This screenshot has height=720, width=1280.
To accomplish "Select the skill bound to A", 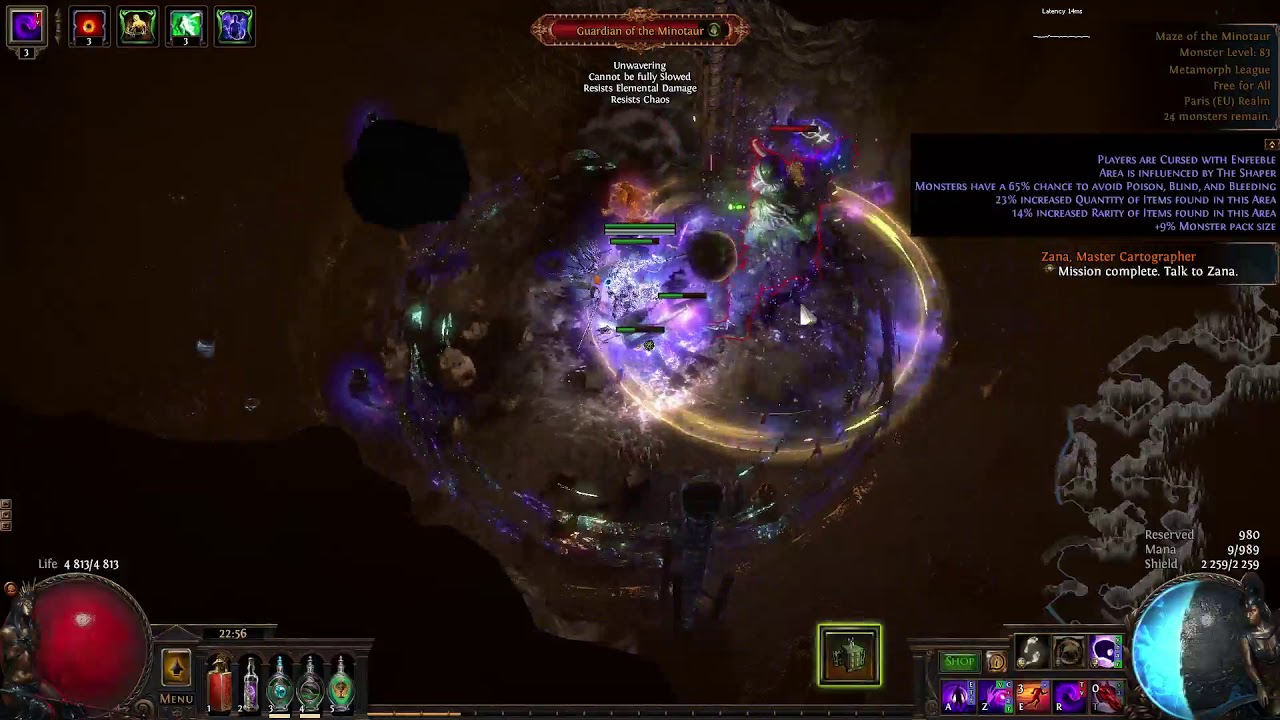I will coord(957,697).
